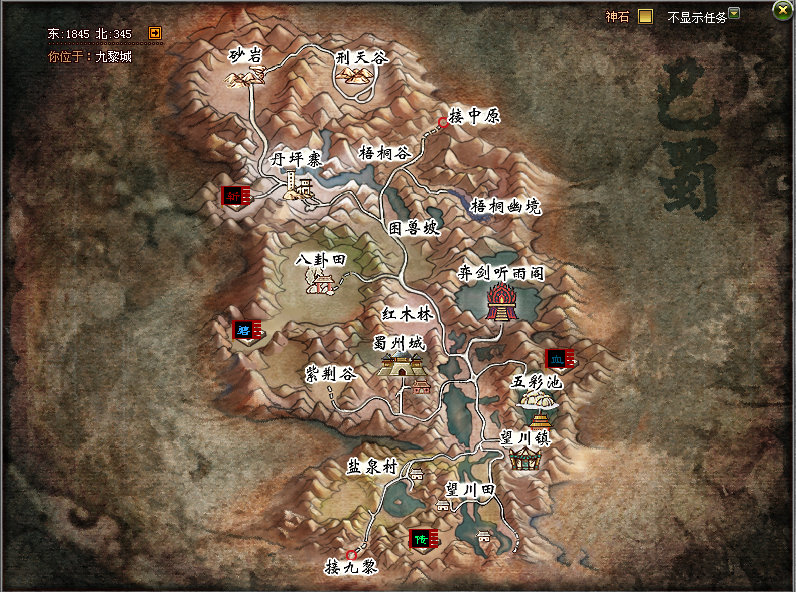This screenshot has height=592, width=796.
Task: Pick the 八卦田 location on the map
Action: pos(321,284)
